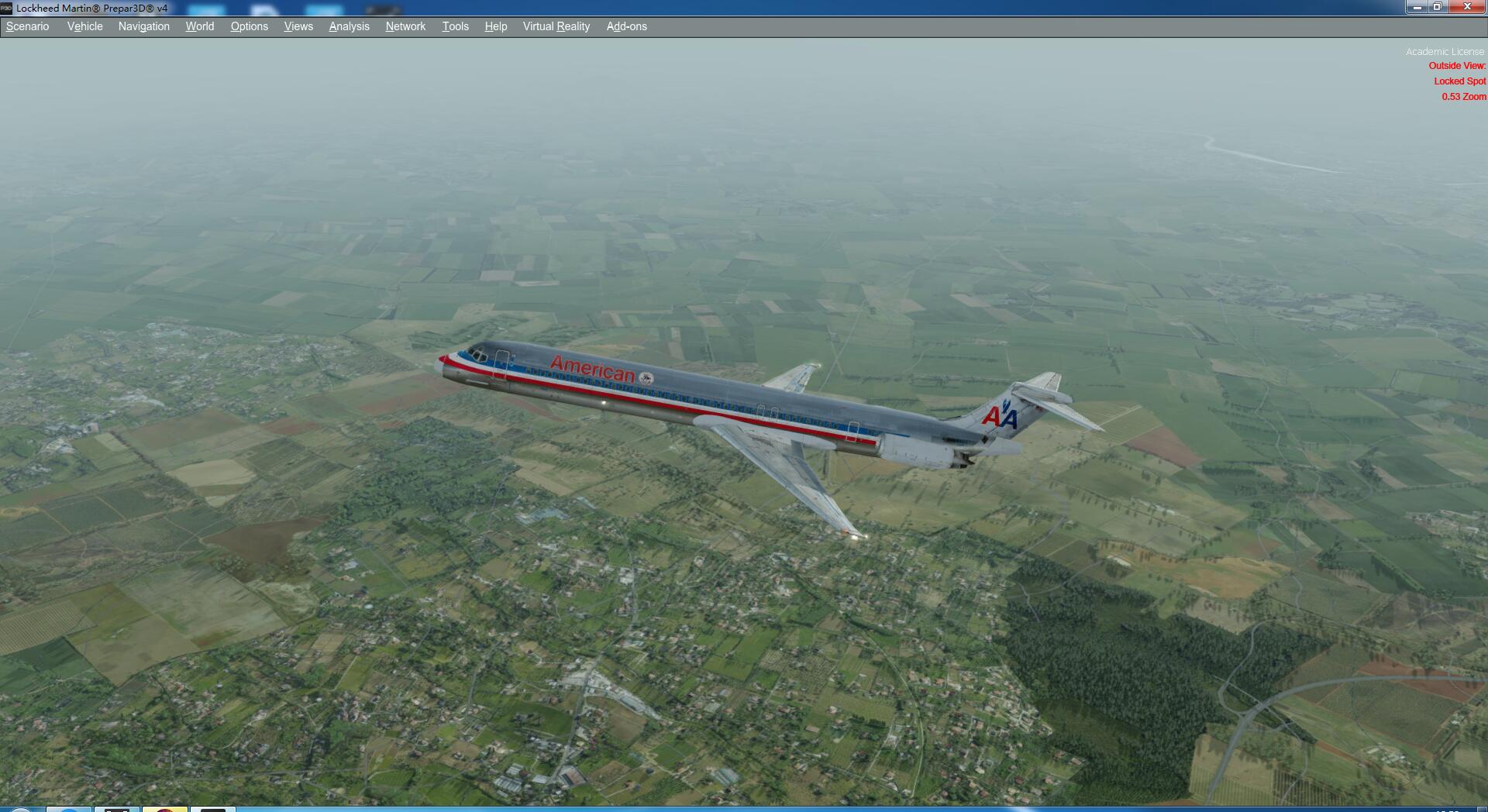Open the Views menu
Screen dimensions: 1488x812
(x=298, y=26)
